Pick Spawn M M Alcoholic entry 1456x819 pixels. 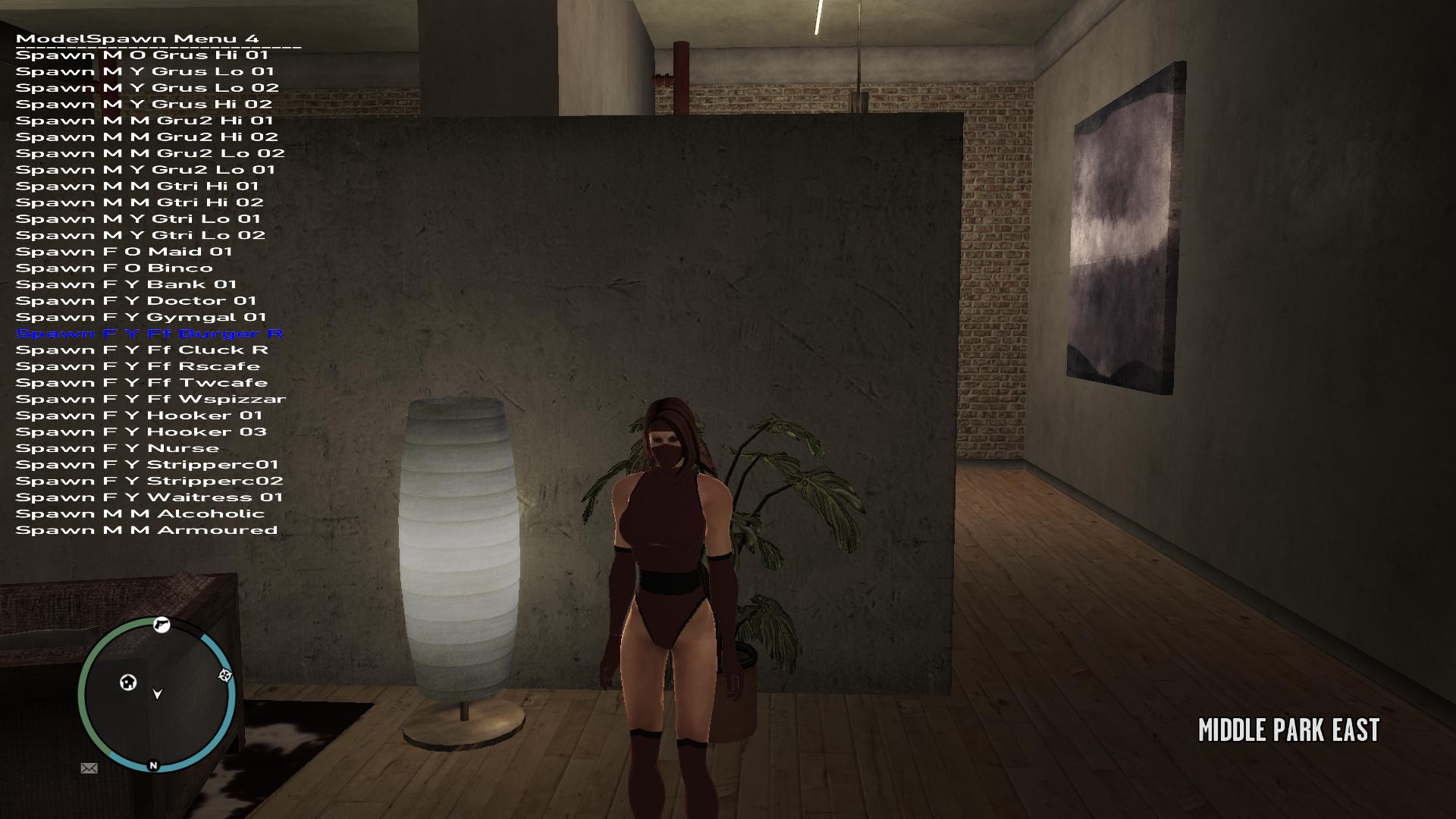pyautogui.click(x=140, y=514)
